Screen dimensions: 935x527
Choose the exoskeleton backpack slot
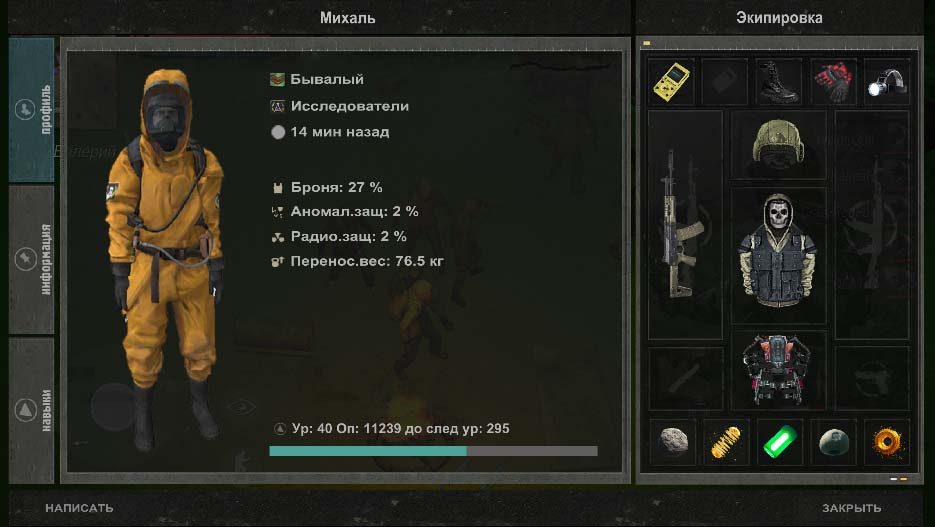click(x=778, y=368)
